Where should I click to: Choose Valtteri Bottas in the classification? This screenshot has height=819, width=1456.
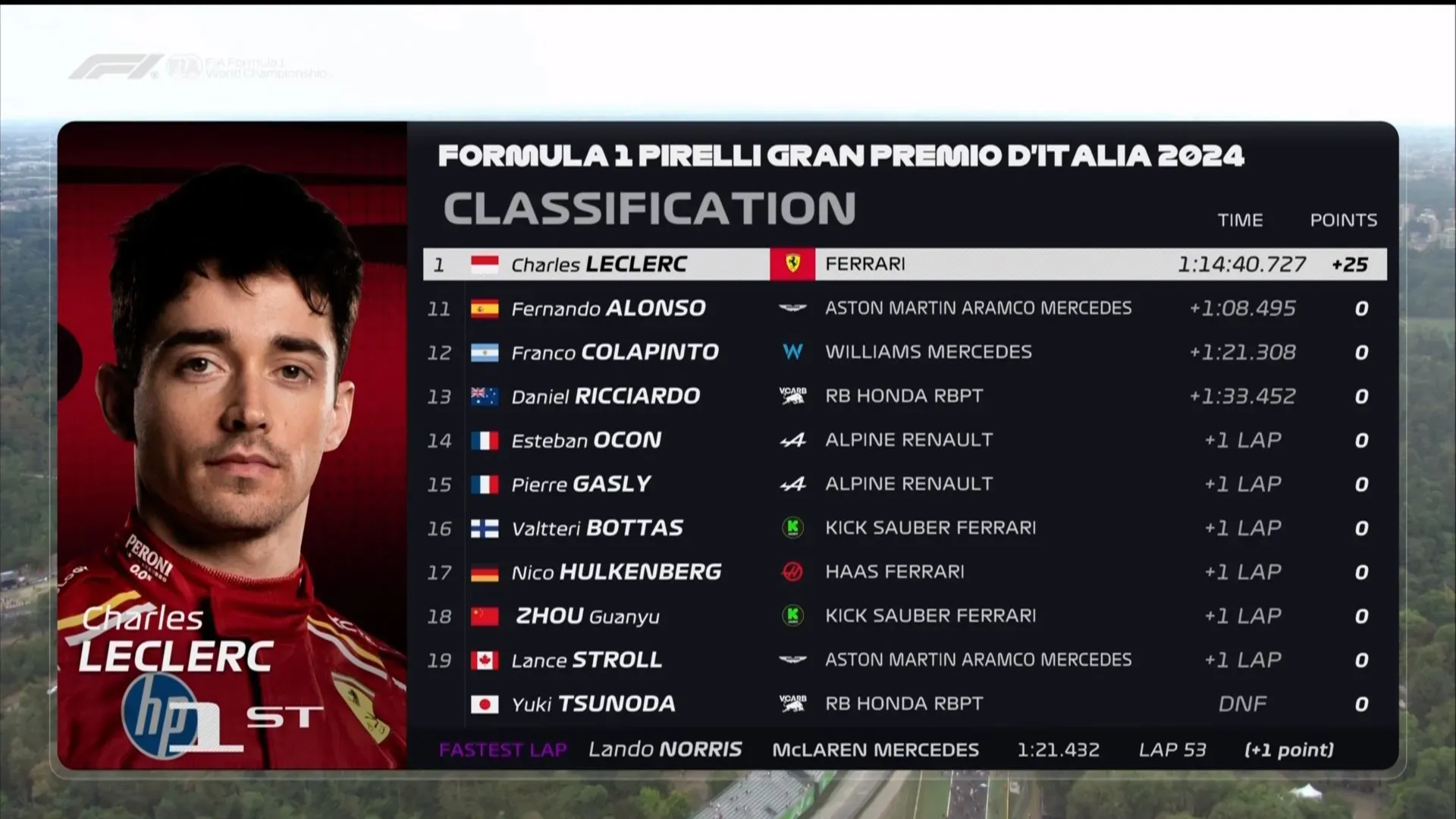pyautogui.click(x=902, y=529)
